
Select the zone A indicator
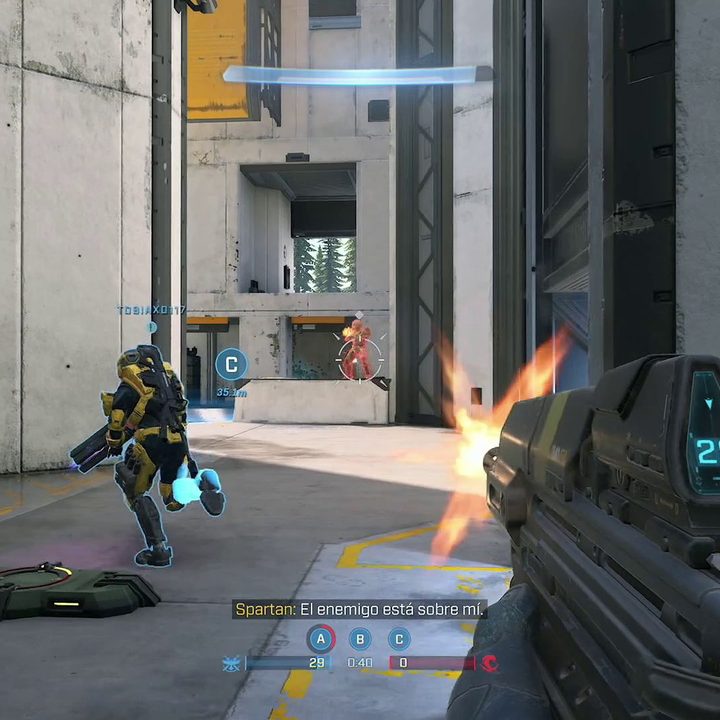[x=321, y=638]
